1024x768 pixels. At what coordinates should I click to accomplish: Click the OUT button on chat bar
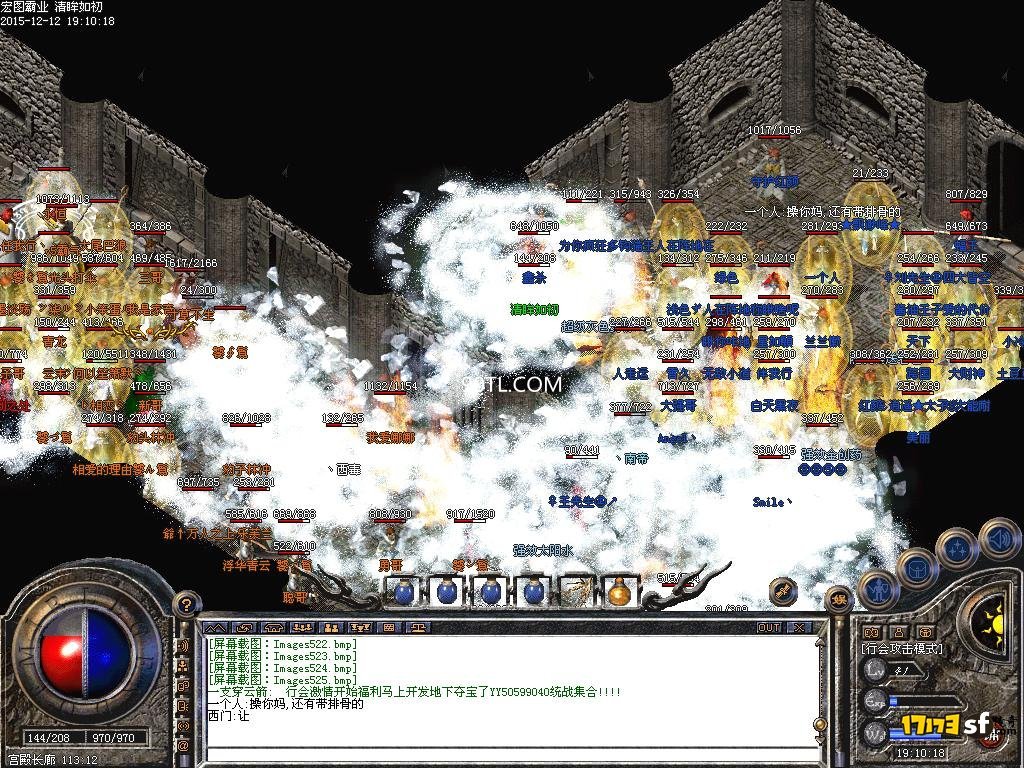768,628
